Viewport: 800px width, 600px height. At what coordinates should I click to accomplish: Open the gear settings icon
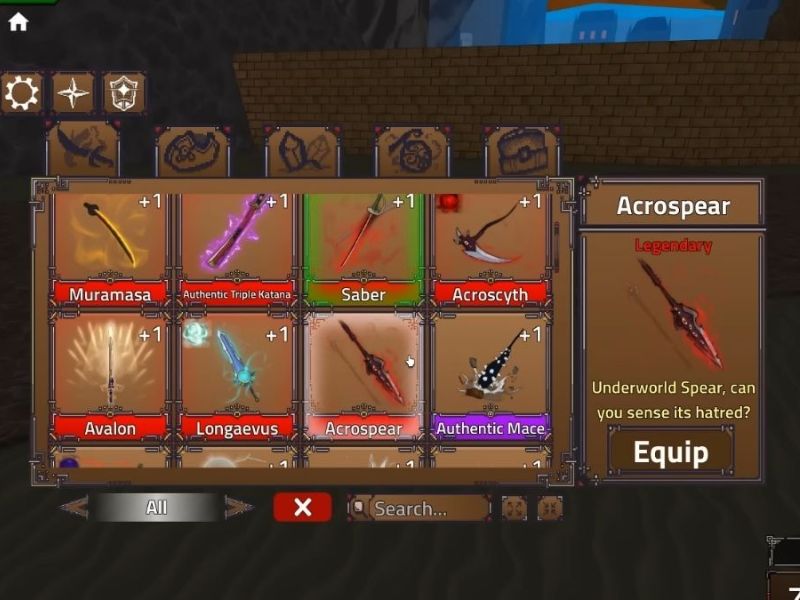21,93
